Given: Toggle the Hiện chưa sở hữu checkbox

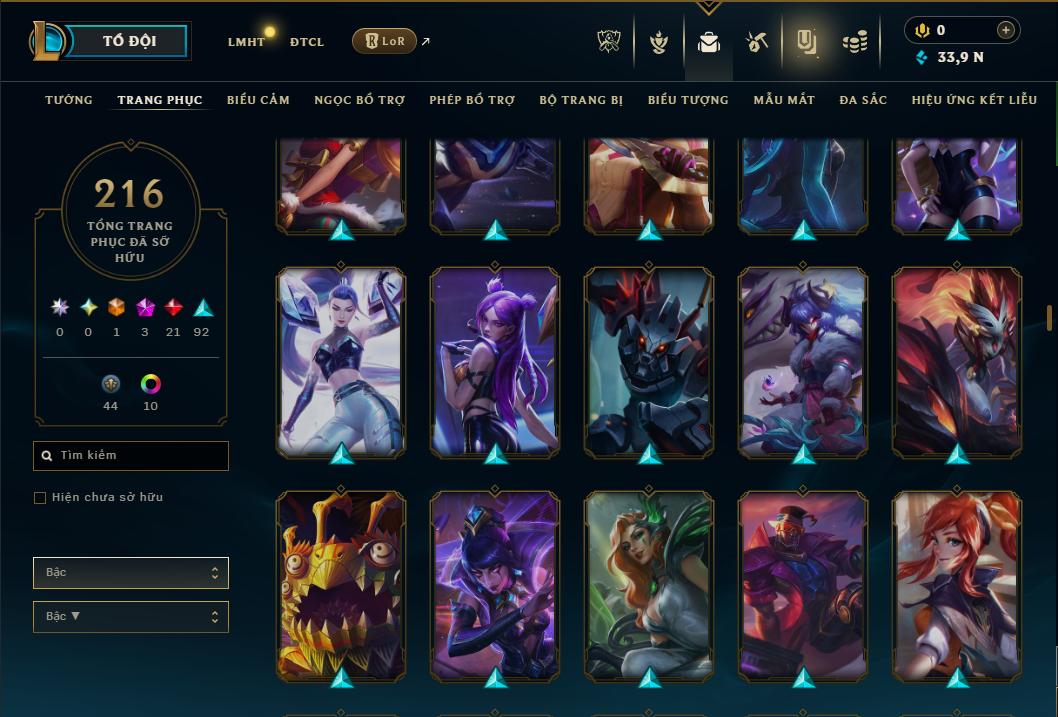Looking at the screenshot, I should pyautogui.click(x=40, y=498).
